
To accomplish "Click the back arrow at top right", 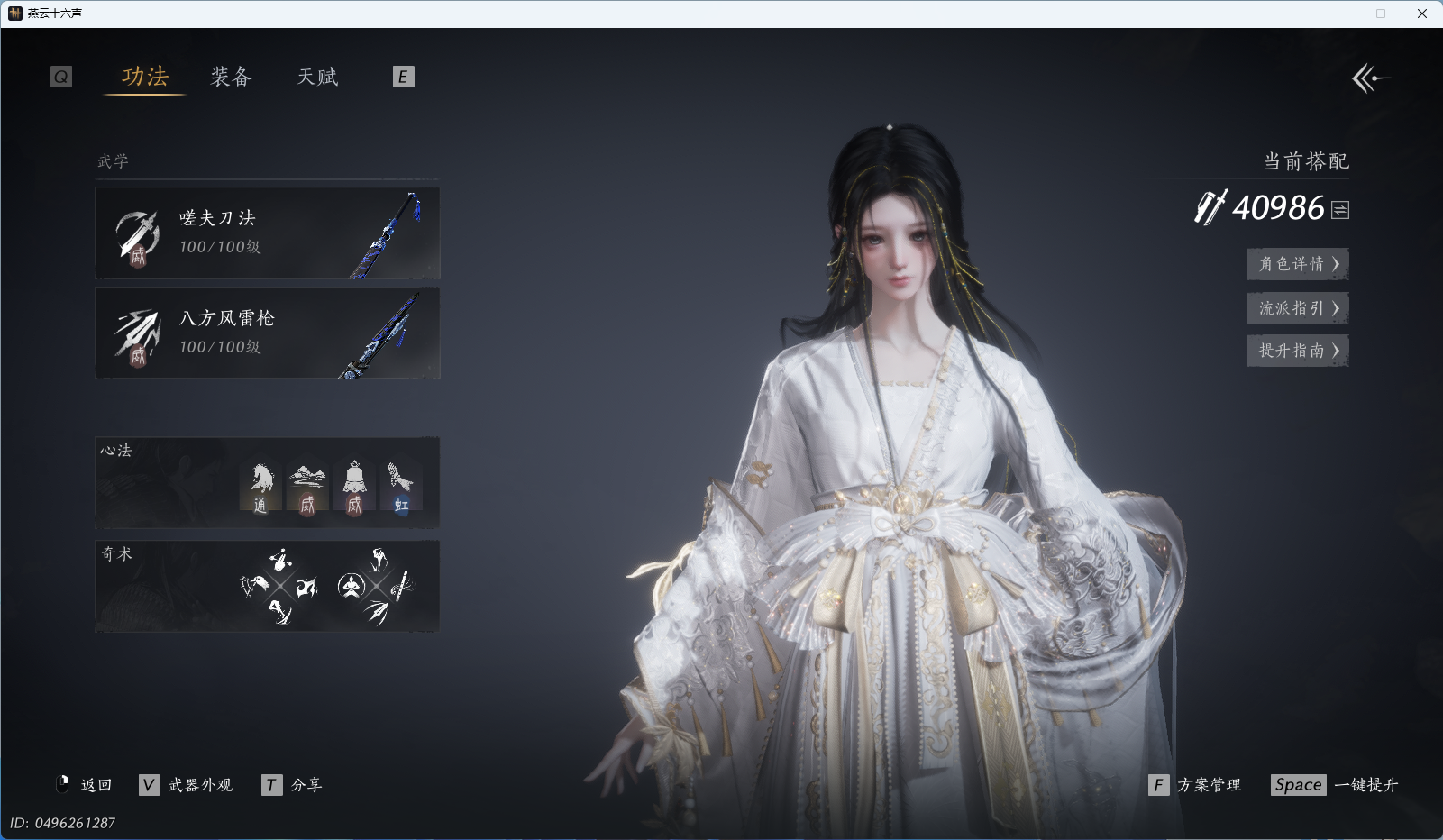I will 1370,78.
